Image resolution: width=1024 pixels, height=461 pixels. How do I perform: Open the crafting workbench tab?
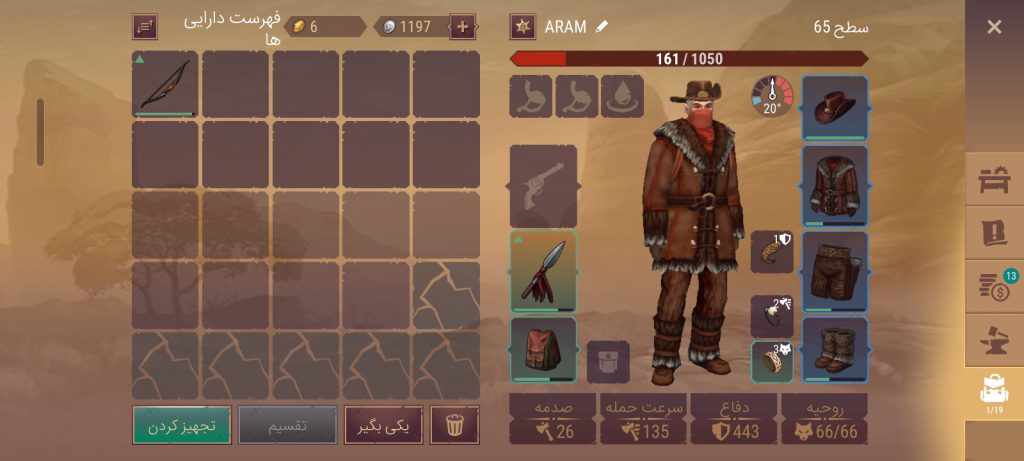point(994,180)
